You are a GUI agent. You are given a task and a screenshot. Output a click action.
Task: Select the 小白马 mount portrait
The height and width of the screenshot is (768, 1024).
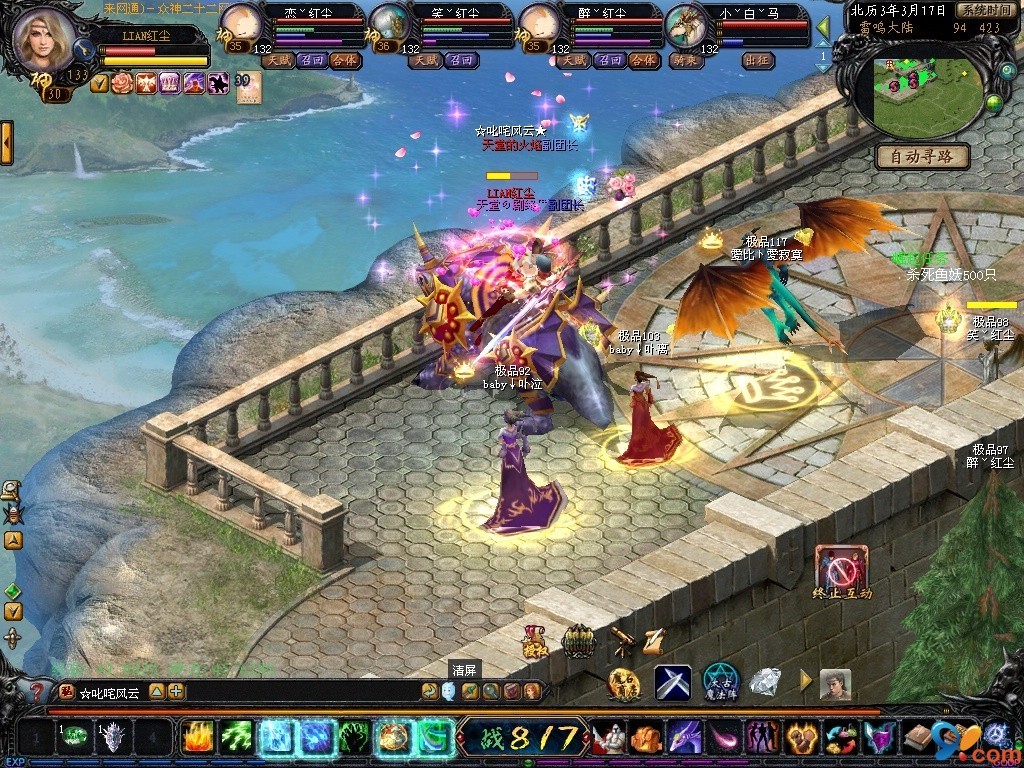coord(686,24)
